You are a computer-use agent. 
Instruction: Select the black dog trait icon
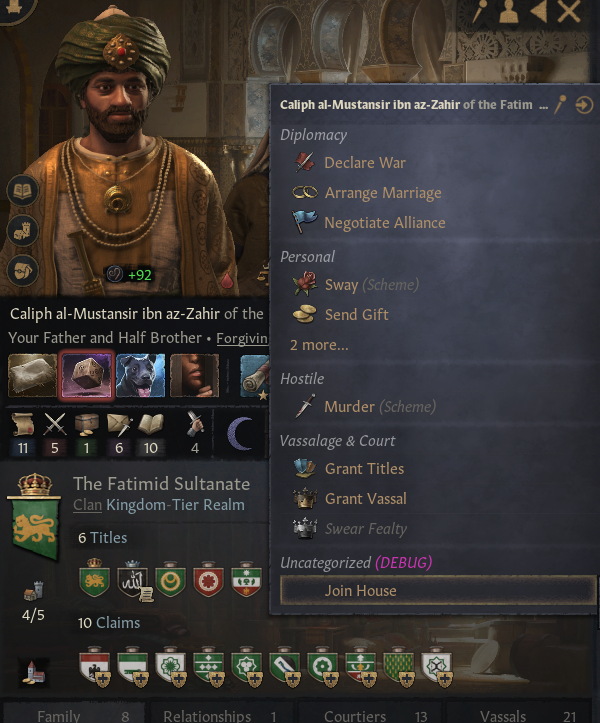[140, 375]
